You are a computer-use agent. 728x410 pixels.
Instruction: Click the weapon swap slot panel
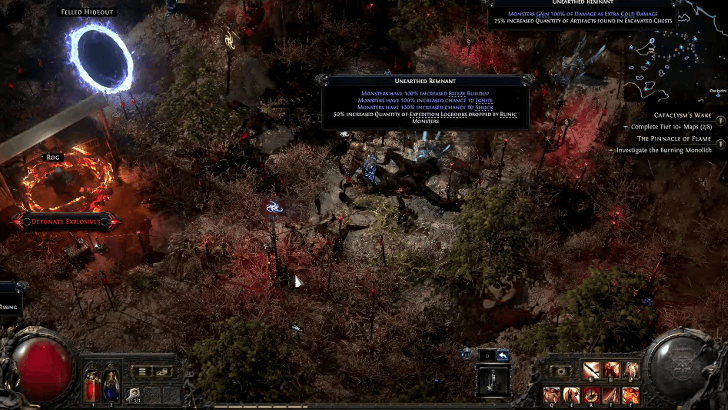click(492, 381)
